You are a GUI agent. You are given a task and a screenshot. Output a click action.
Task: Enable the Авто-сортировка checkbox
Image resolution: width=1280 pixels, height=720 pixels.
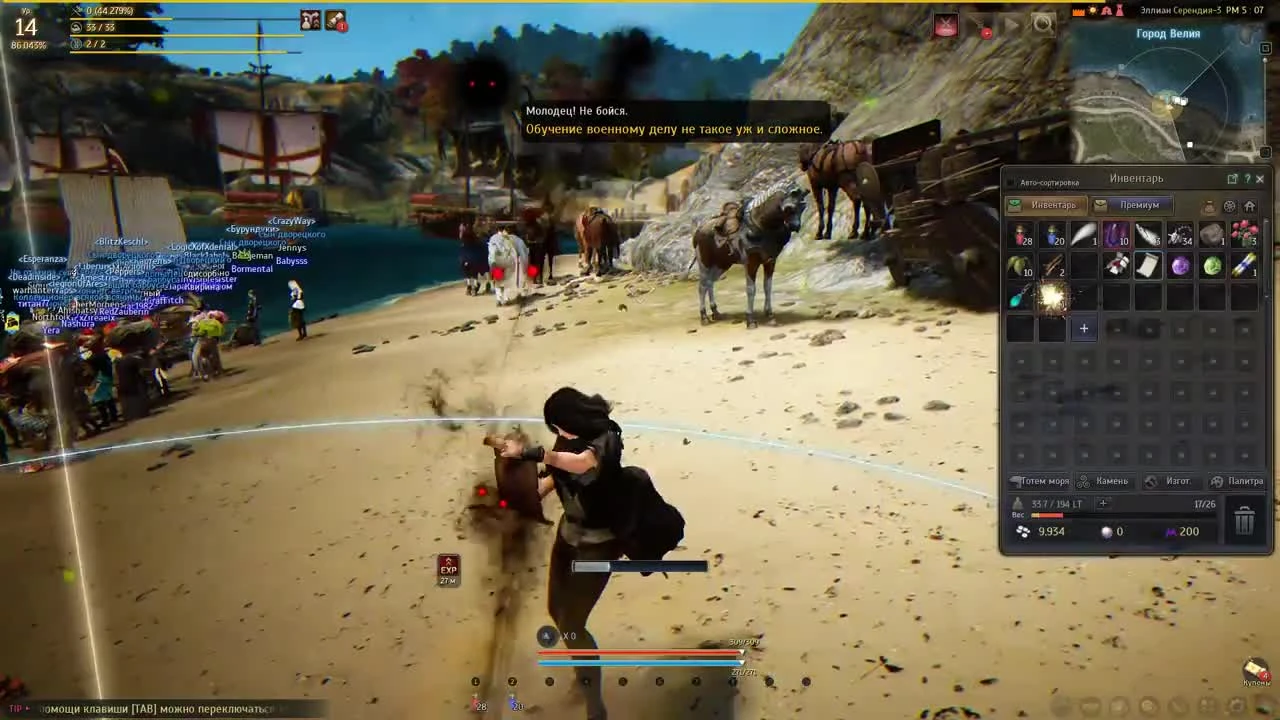coord(1013,181)
